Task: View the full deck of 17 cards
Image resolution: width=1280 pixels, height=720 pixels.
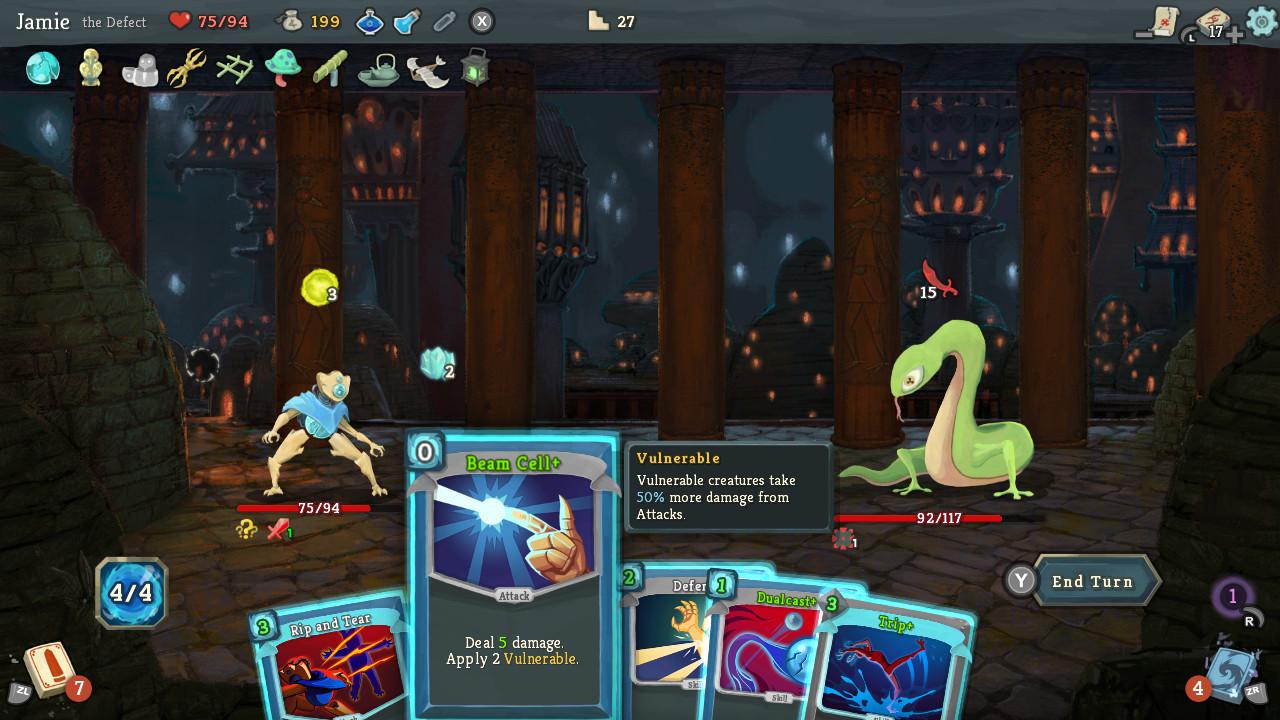Action: tap(1212, 22)
